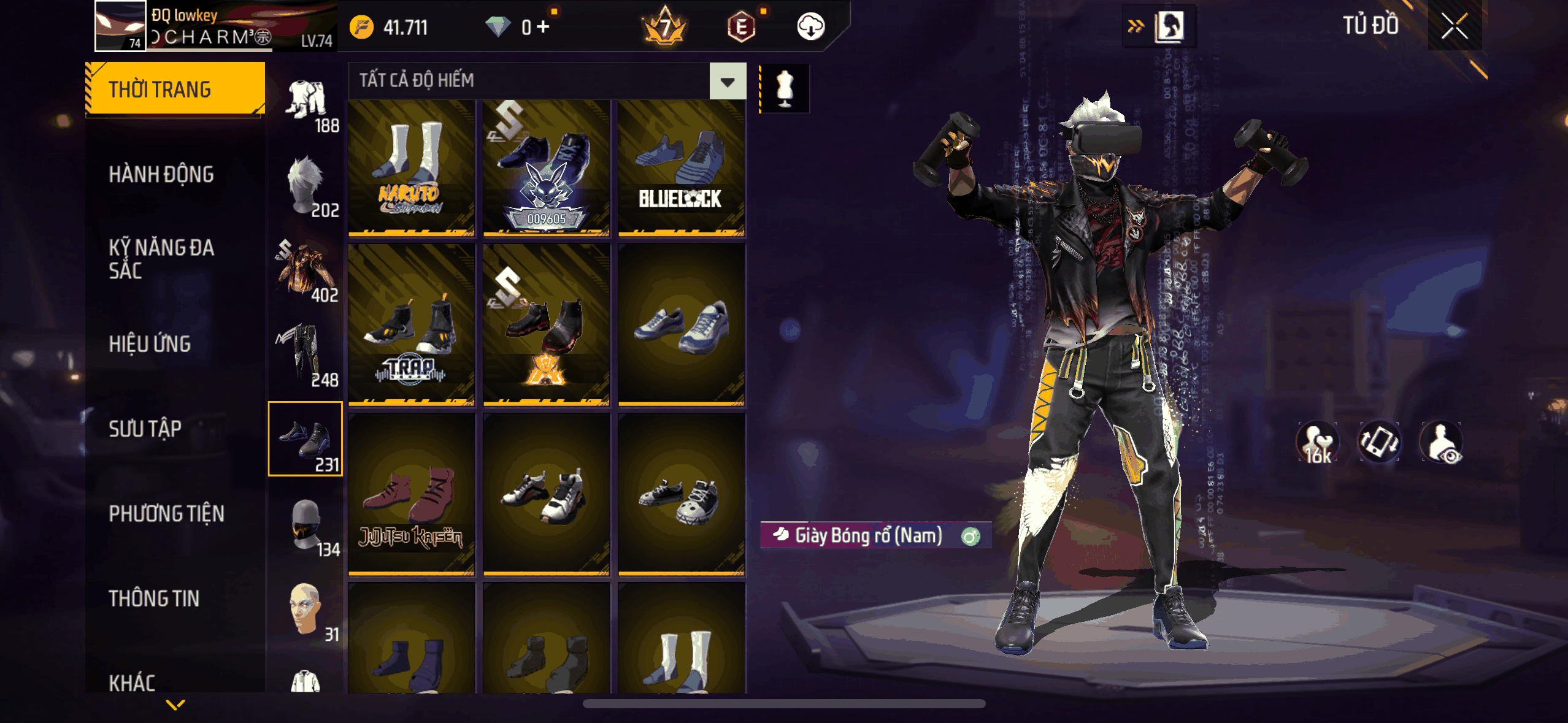This screenshot has width=1568, height=723.
Task: Select the HIỆU ỨNG tab
Action: tap(150, 344)
